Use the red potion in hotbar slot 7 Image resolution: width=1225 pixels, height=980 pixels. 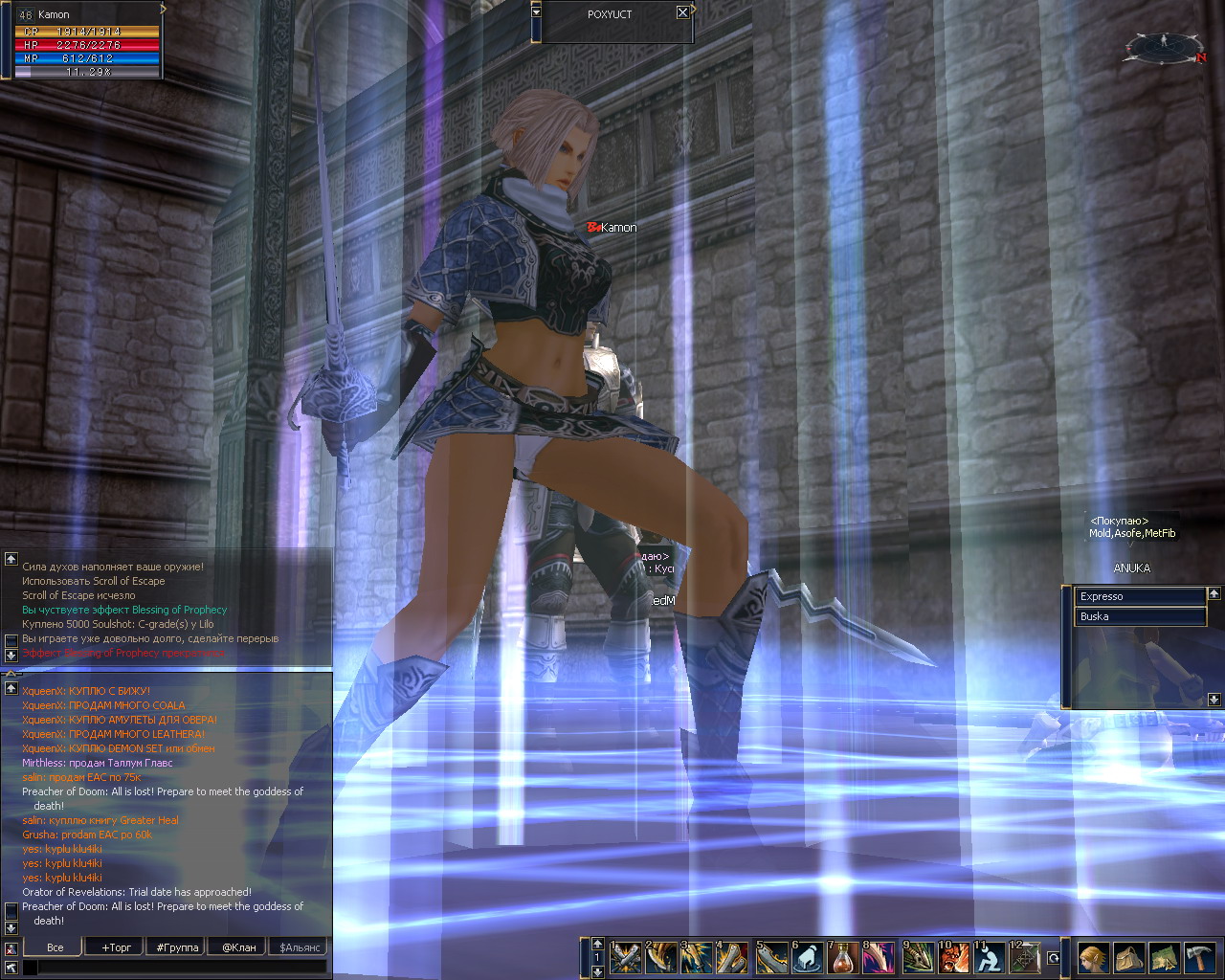pyautogui.click(x=844, y=957)
